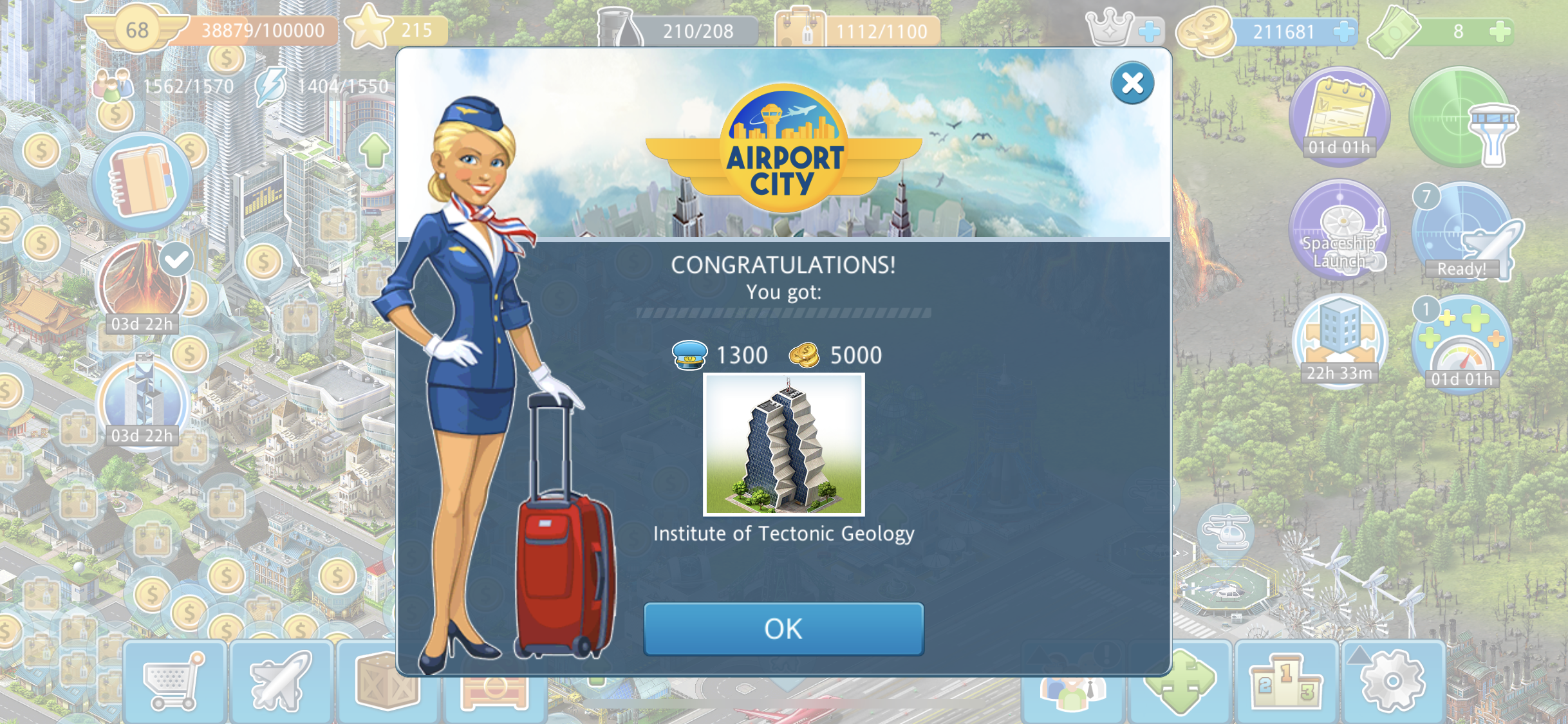Buy more green cash with the plus
This screenshot has height=724, width=1568.
tap(1500, 31)
